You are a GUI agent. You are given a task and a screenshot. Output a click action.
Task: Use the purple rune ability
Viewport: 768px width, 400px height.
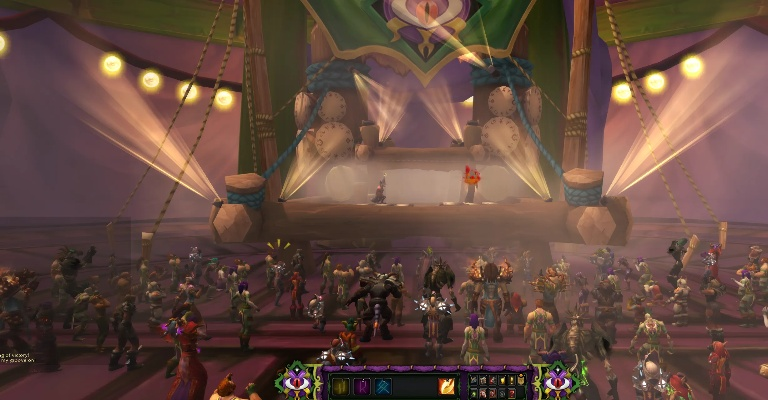point(362,387)
